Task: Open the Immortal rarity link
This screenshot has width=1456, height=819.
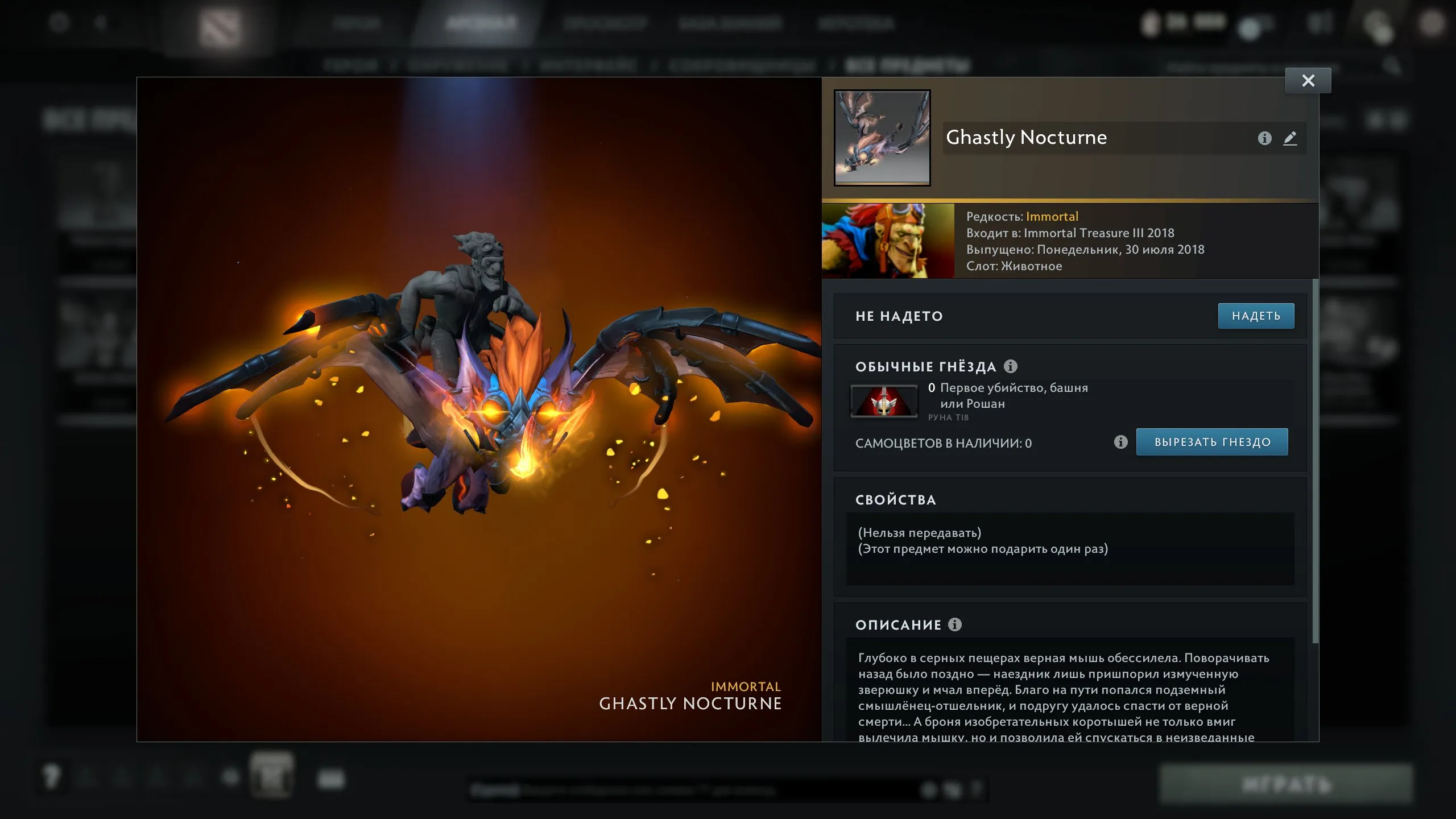Action: point(1053,216)
